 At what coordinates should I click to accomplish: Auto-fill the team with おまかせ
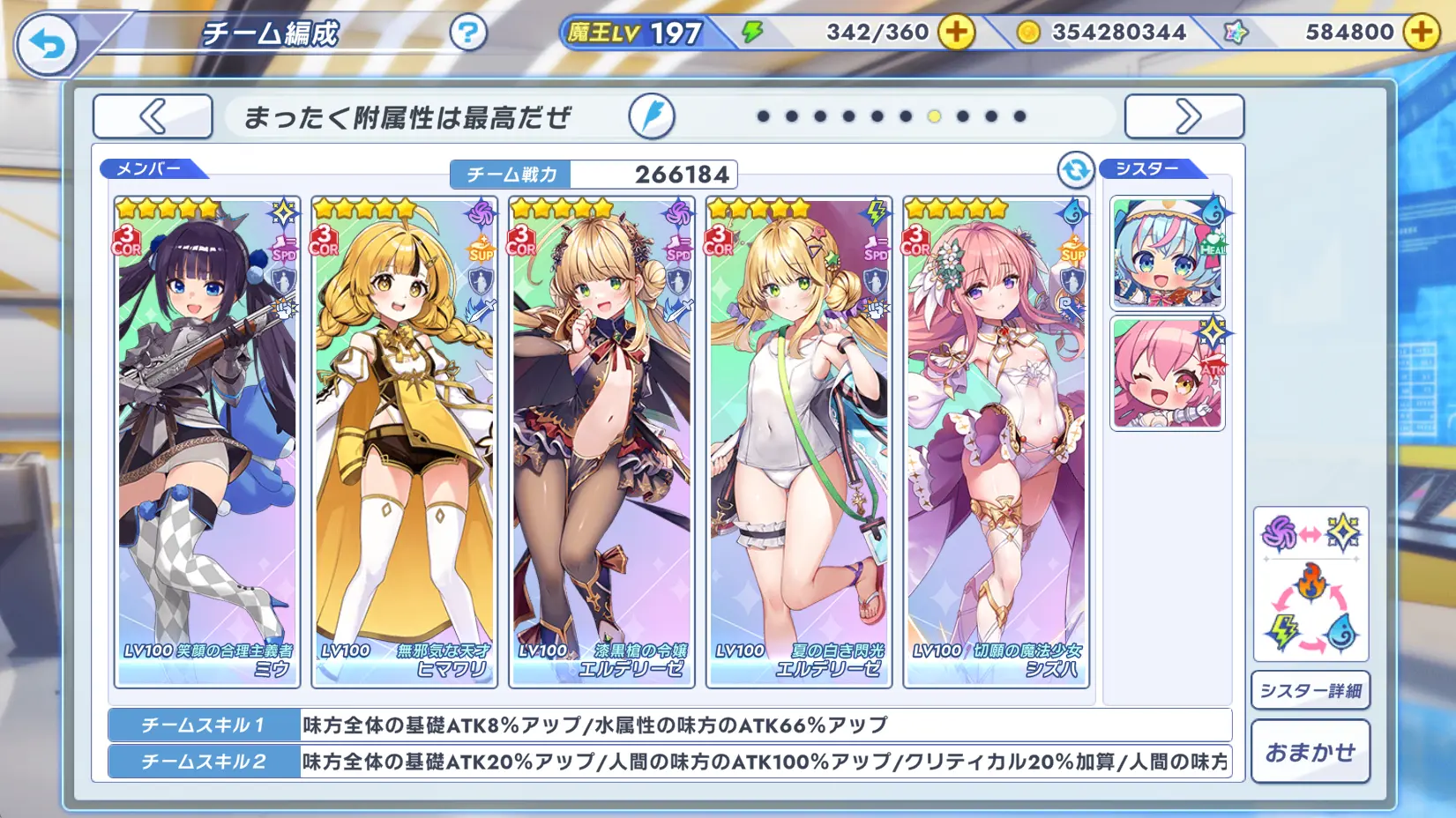click(x=1310, y=752)
